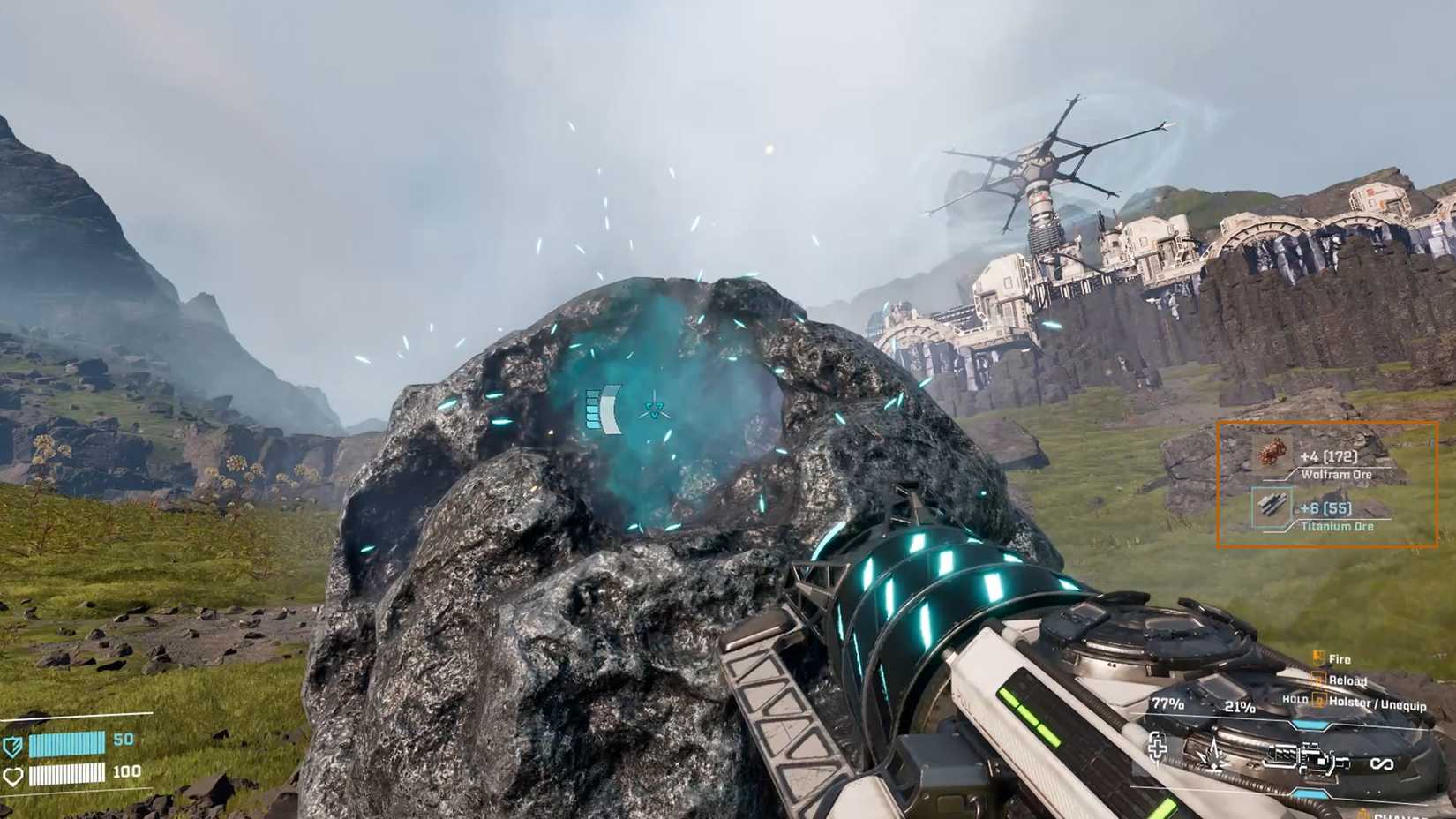Image resolution: width=1456 pixels, height=819 pixels.
Task: Click the 21% ammo percentage readout
Action: (x=1240, y=707)
